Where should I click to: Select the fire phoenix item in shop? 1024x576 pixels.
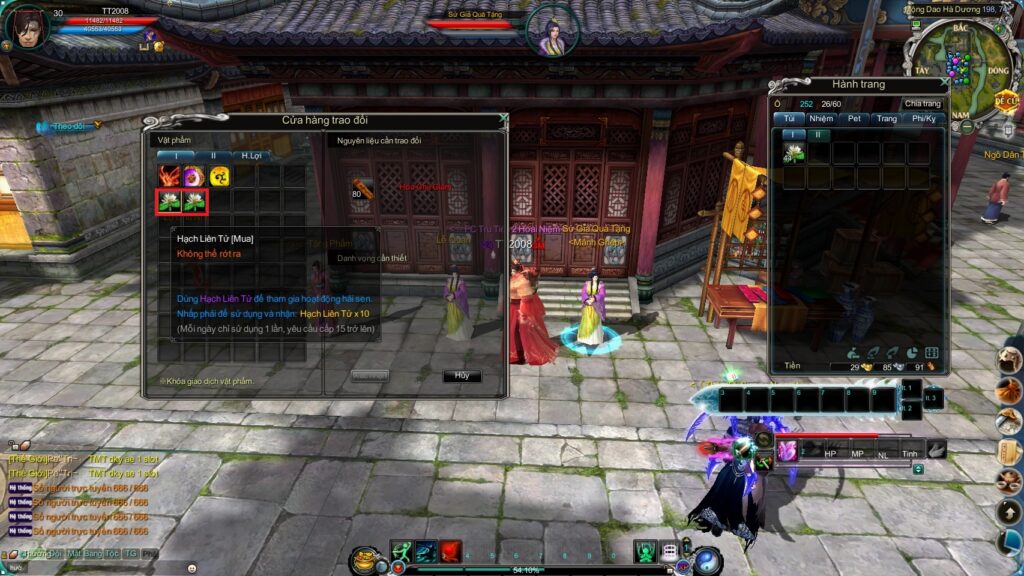tap(169, 177)
